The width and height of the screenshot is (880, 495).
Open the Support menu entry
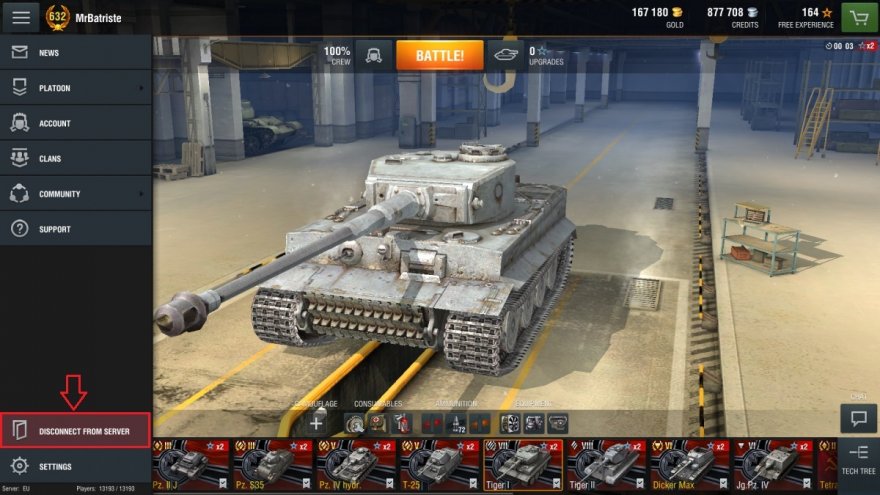75,229
